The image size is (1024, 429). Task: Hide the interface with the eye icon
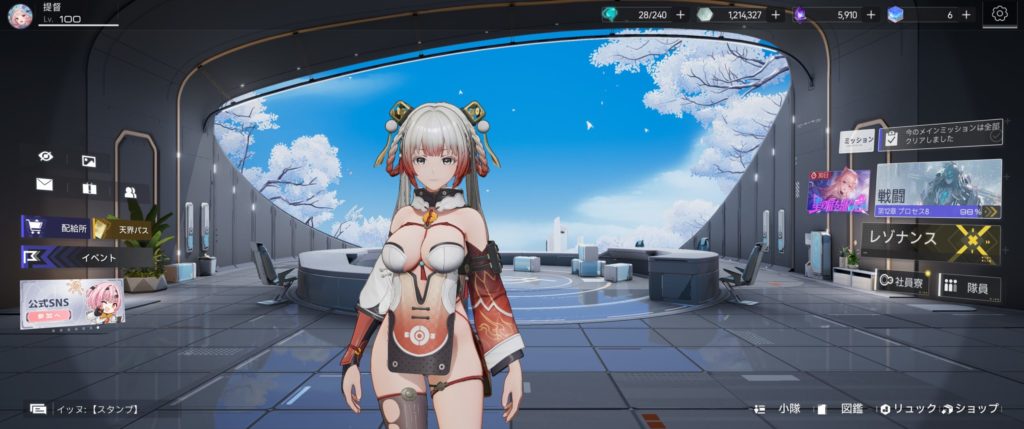[45, 157]
